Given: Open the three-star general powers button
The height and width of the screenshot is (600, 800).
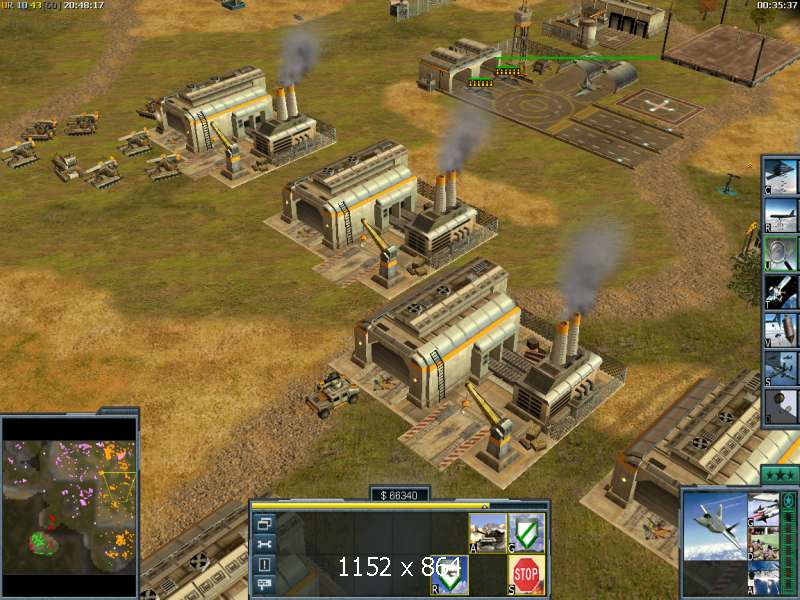Looking at the screenshot, I should (x=778, y=474).
